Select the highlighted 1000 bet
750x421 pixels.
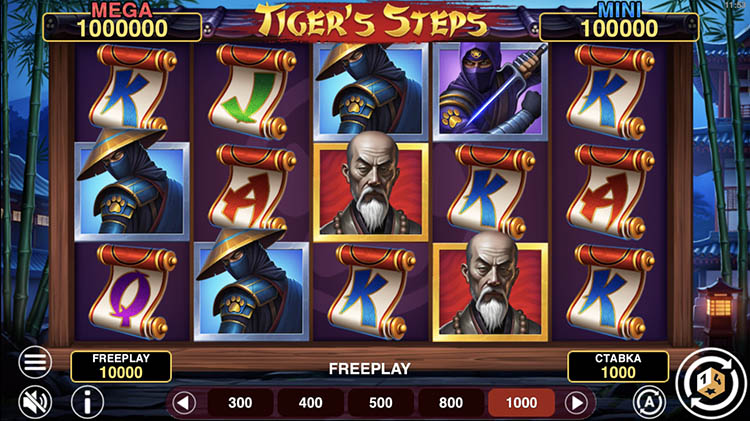click(x=523, y=403)
